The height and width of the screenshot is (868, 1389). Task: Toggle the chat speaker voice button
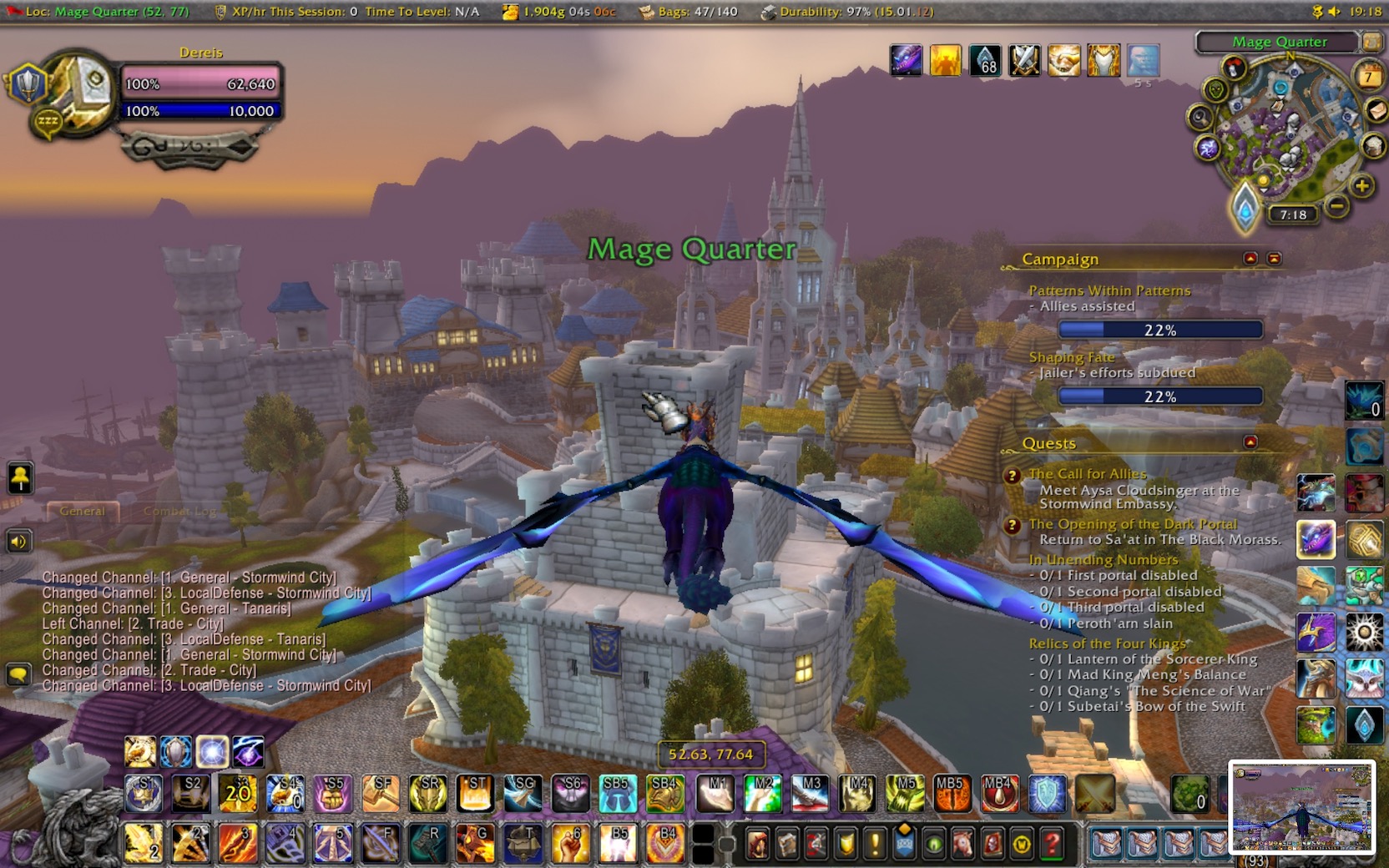coord(18,542)
